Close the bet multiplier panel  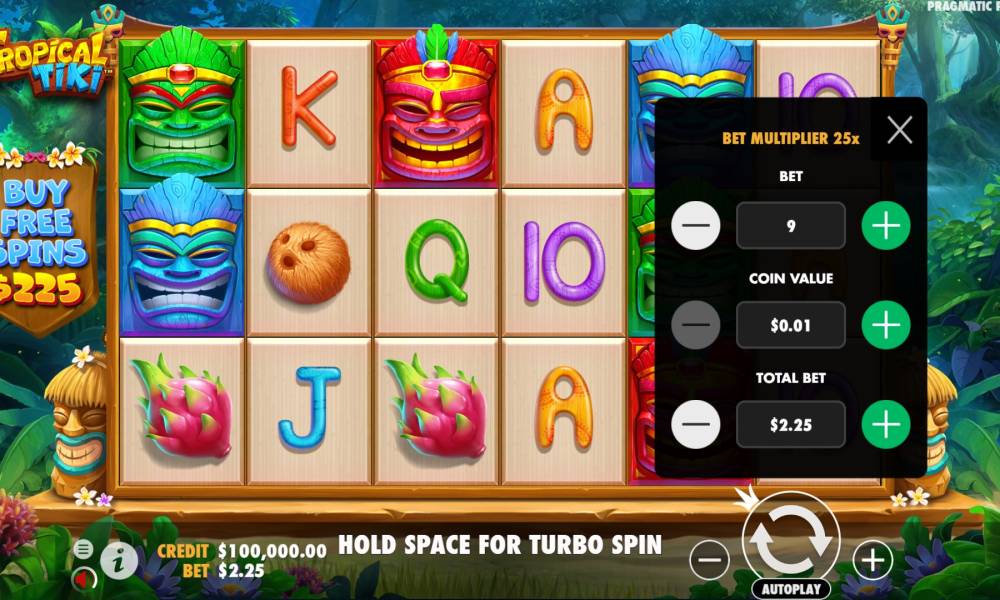pos(900,130)
